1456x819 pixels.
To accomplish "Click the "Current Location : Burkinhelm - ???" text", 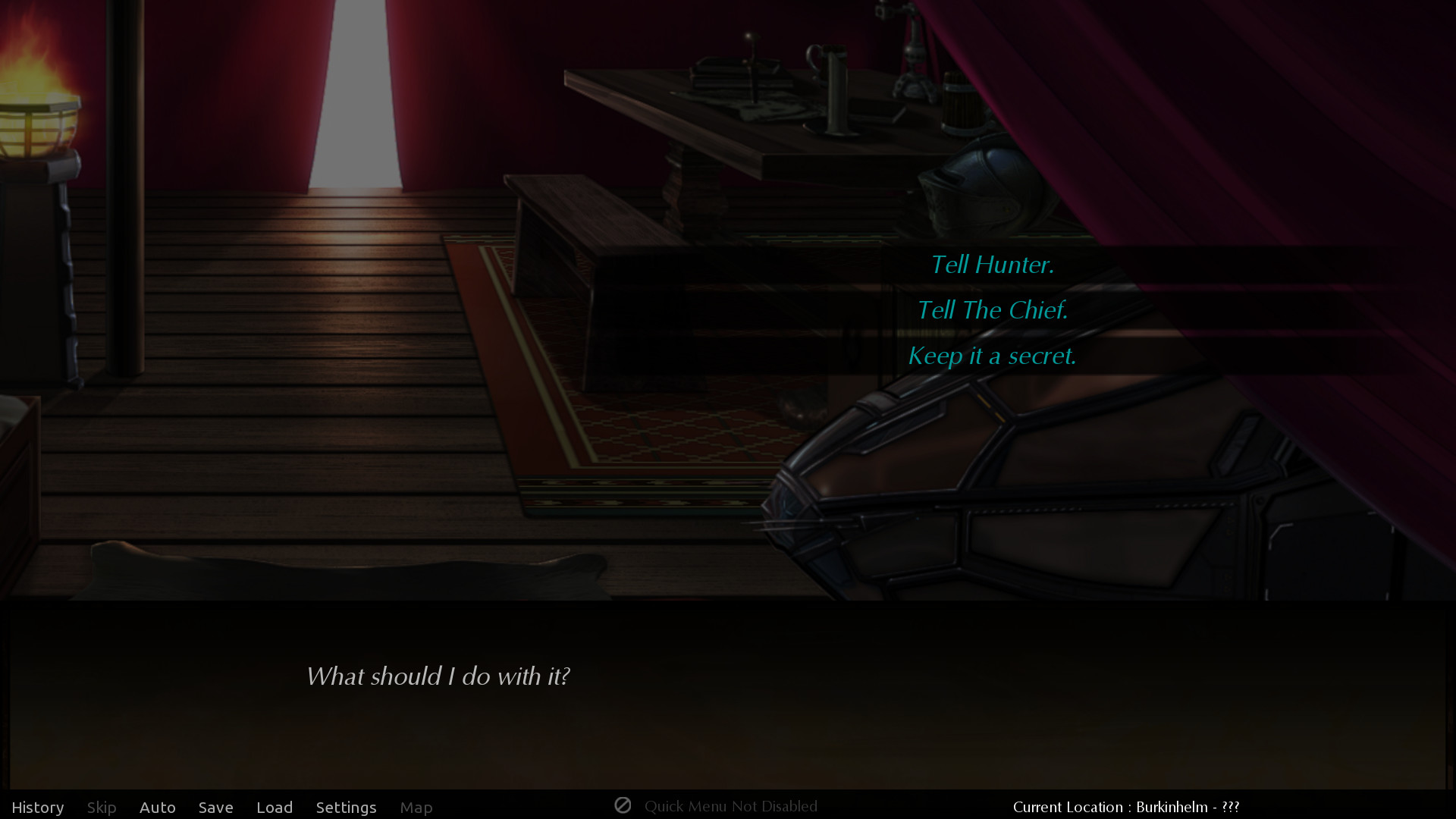I will [x=1127, y=806].
